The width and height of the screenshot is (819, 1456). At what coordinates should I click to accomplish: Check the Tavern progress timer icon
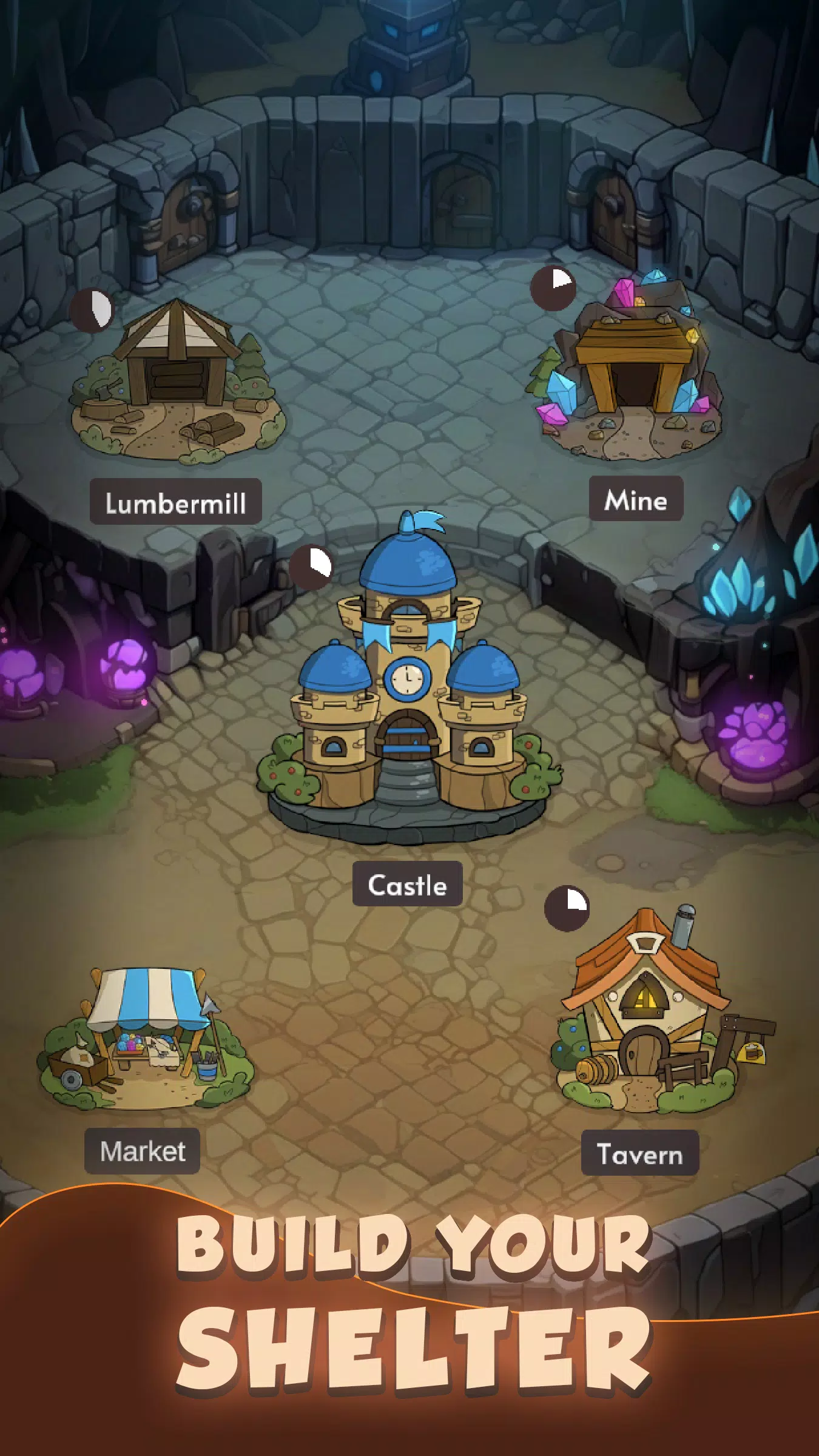tap(567, 908)
